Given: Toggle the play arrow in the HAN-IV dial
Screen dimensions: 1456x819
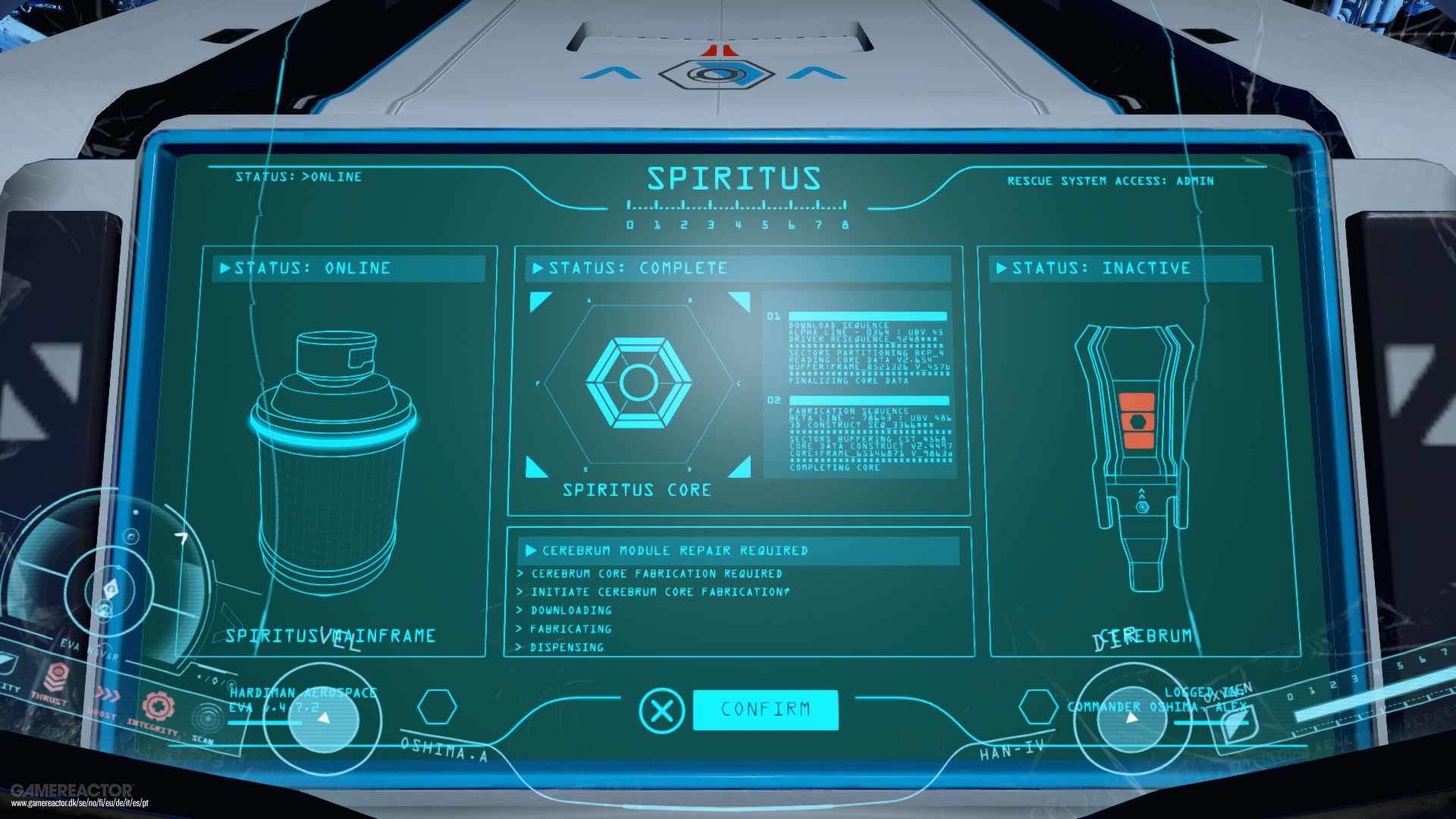Looking at the screenshot, I should tap(1132, 717).
